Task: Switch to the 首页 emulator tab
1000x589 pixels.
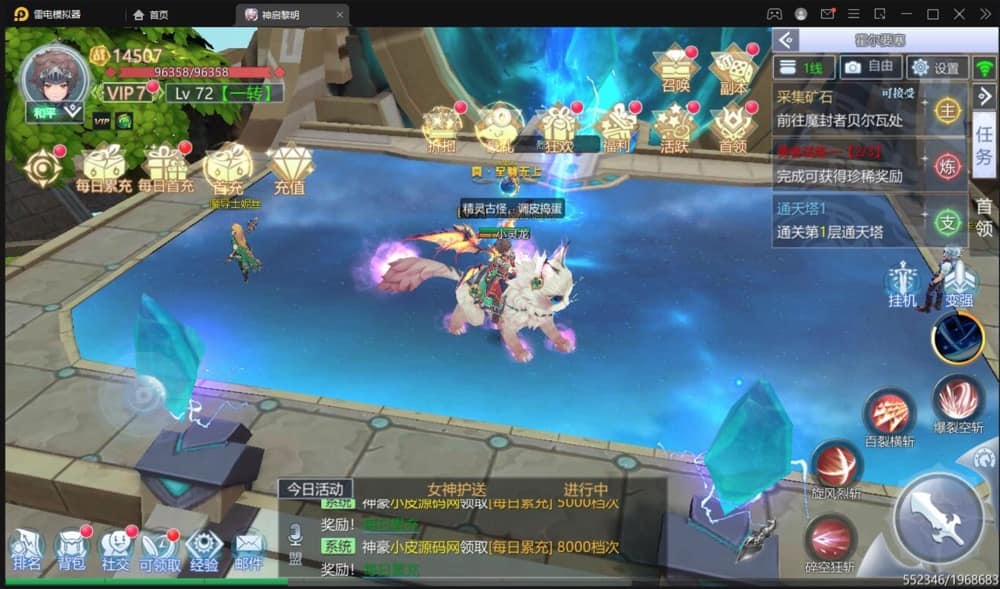Action: pyautogui.click(x=151, y=15)
